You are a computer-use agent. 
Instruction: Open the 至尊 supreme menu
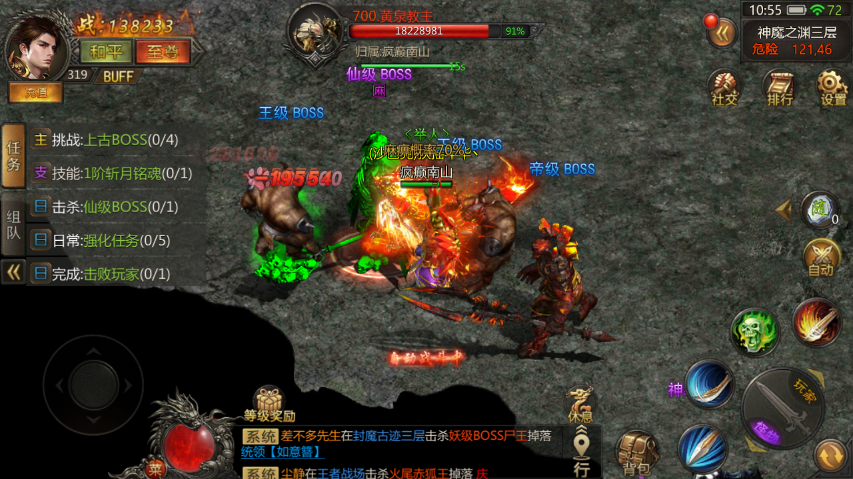pos(162,50)
